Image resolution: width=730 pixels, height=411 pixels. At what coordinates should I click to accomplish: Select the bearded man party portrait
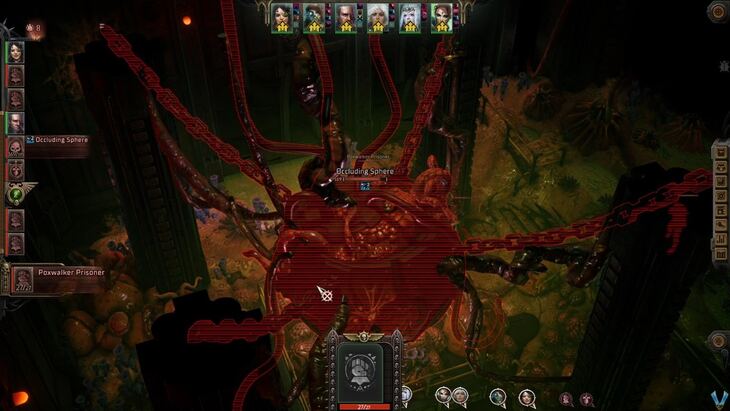click(345, 15)
